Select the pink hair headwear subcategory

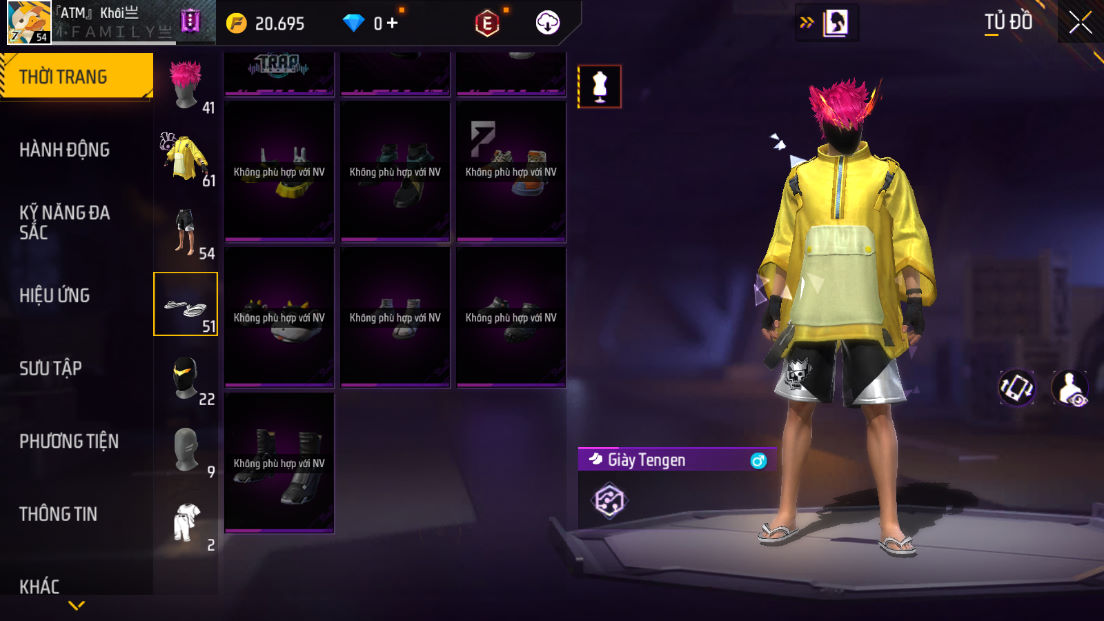tap(185, 86)
